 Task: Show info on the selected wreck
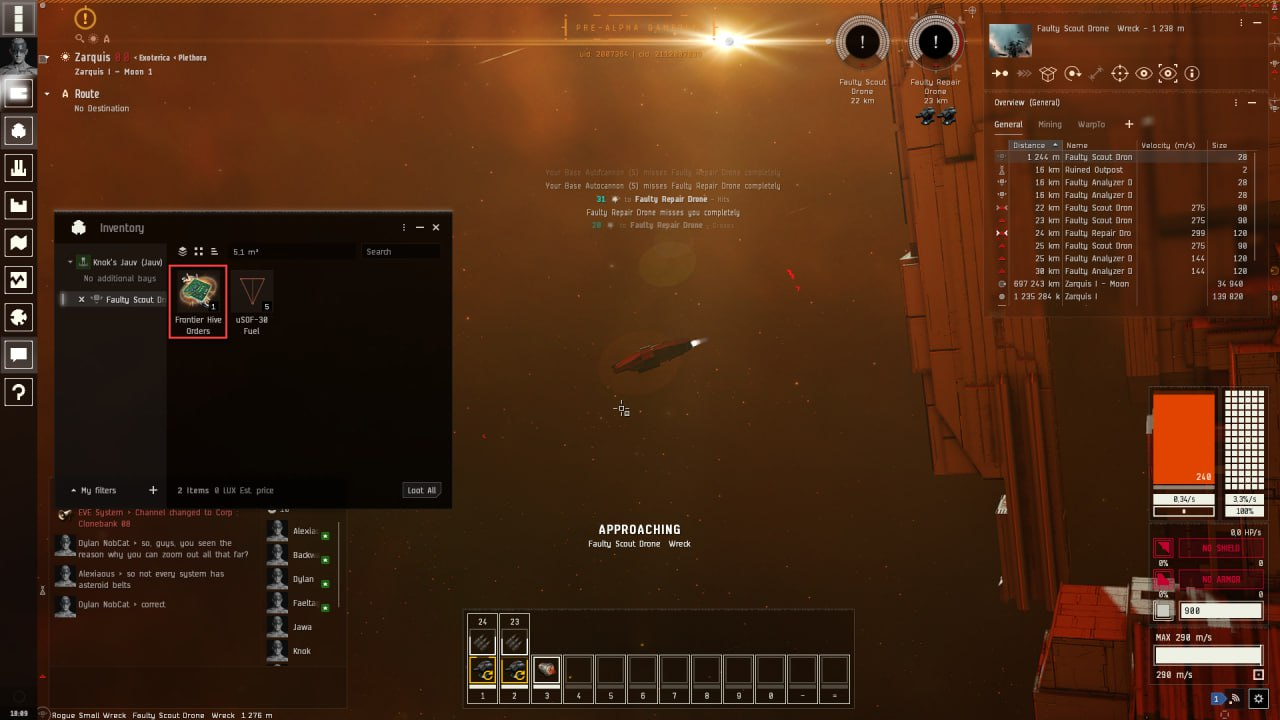(1191, 74)
